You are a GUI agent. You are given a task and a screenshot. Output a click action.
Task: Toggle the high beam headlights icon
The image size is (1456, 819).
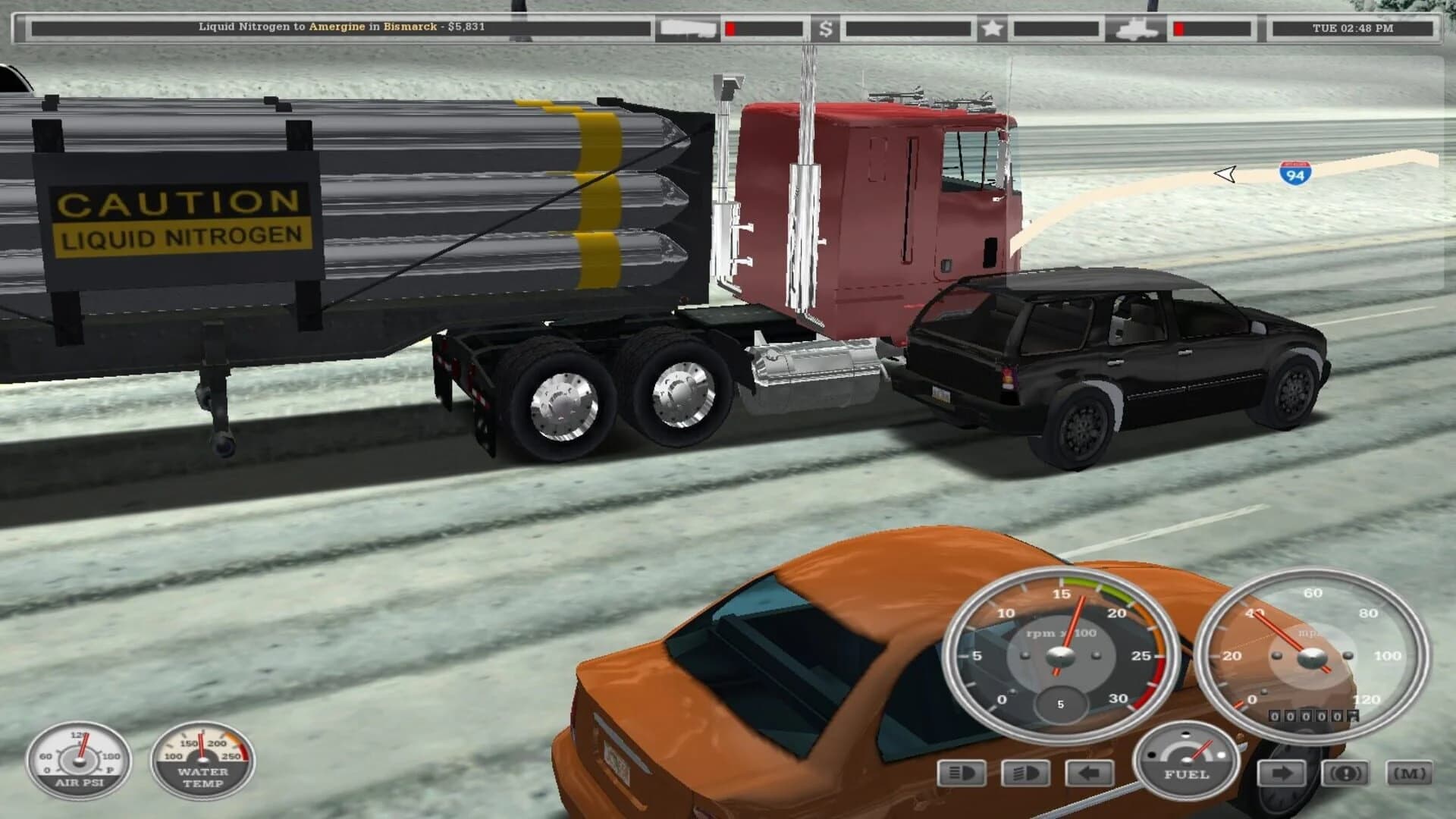tap(1025, 772)
